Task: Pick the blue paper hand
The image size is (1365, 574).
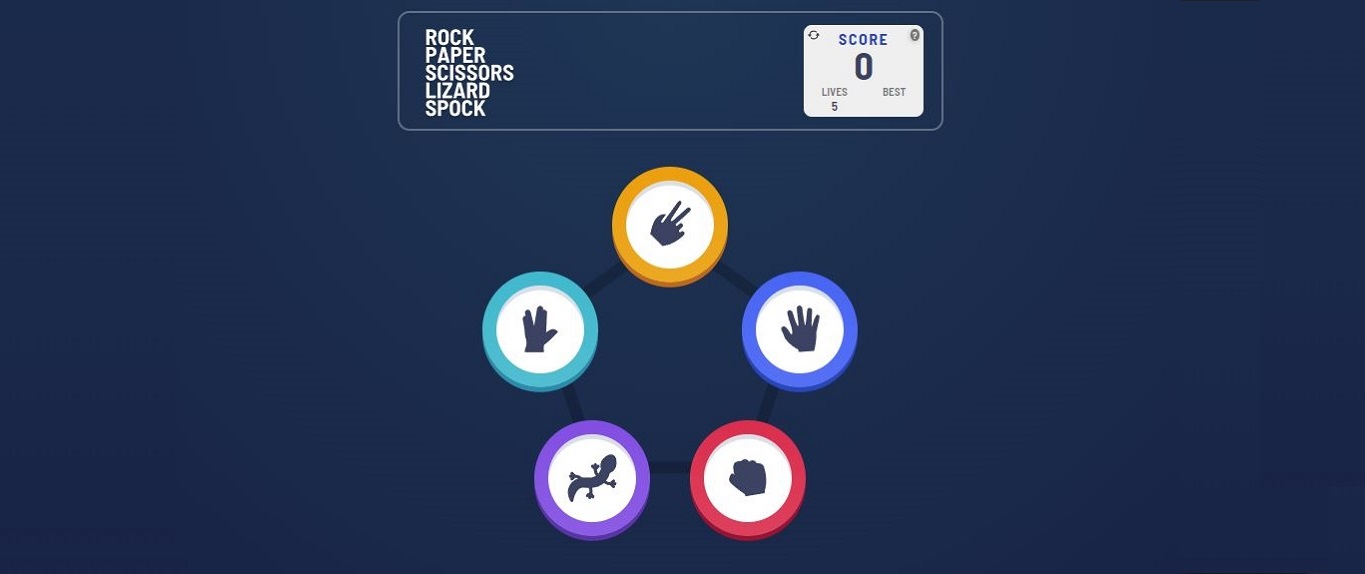Action: 799,329
